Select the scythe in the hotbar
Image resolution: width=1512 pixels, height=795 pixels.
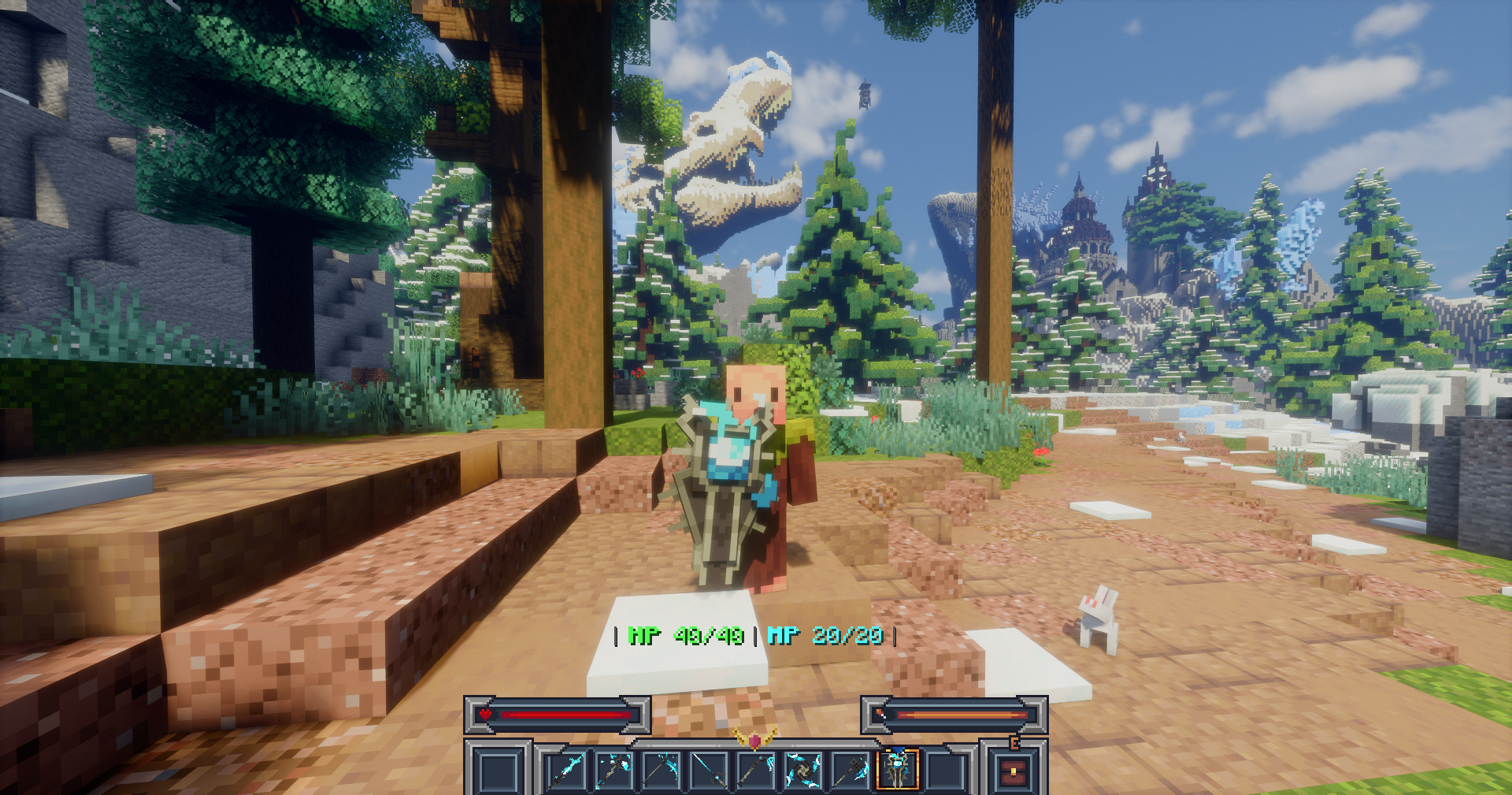[x=661, y=770]
